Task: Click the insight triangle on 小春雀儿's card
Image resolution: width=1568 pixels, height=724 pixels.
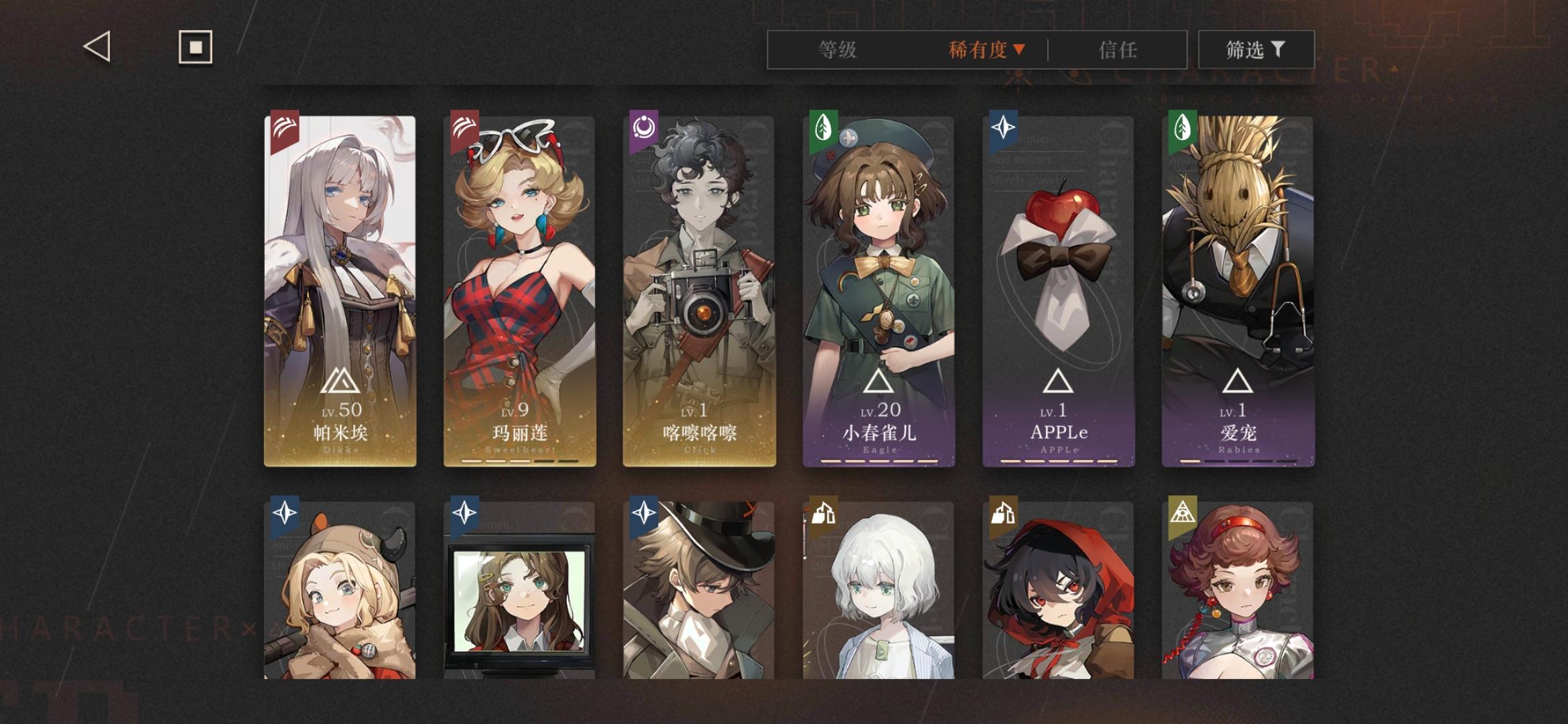Action: click(878, 381)
